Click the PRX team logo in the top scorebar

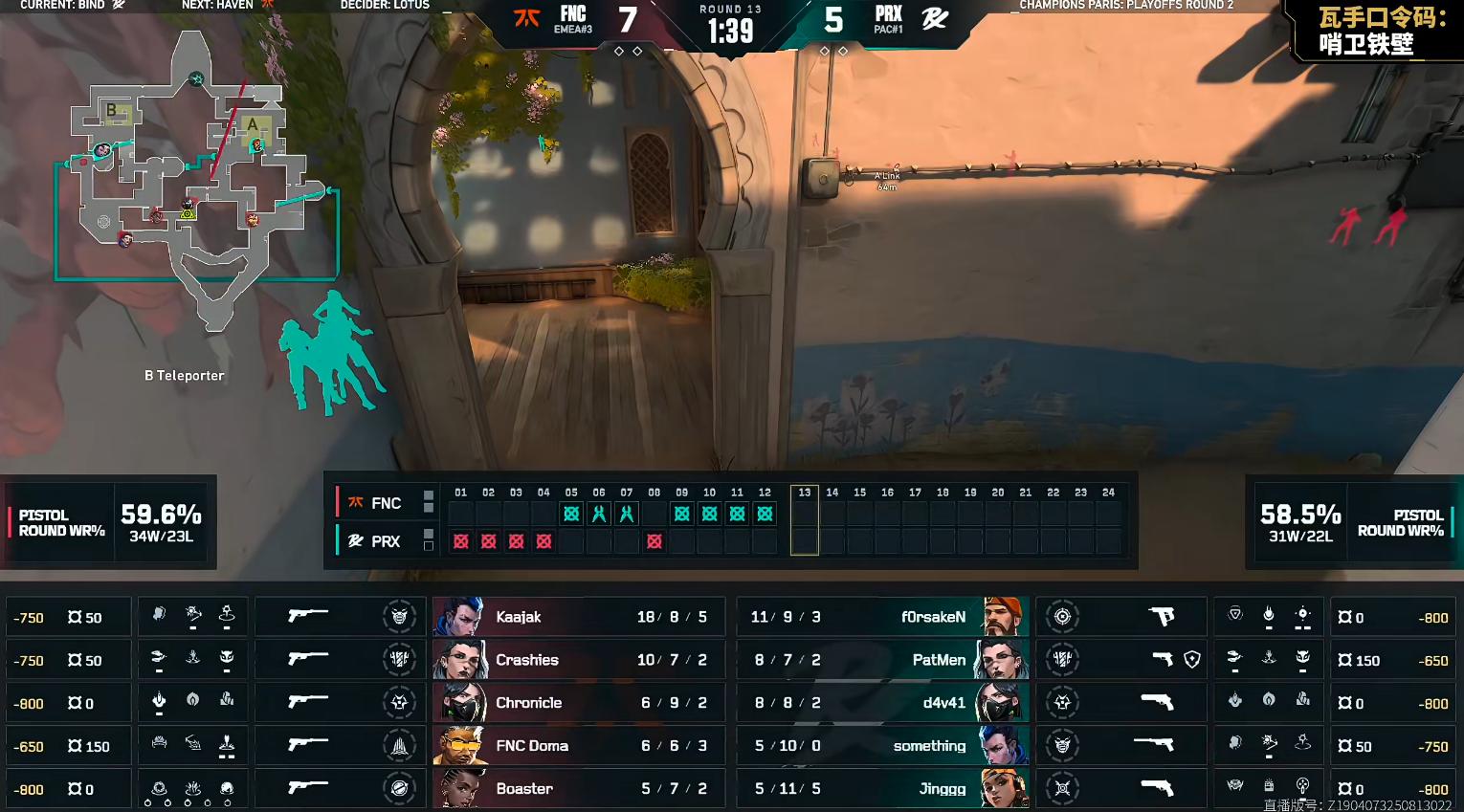click(935, 18)
